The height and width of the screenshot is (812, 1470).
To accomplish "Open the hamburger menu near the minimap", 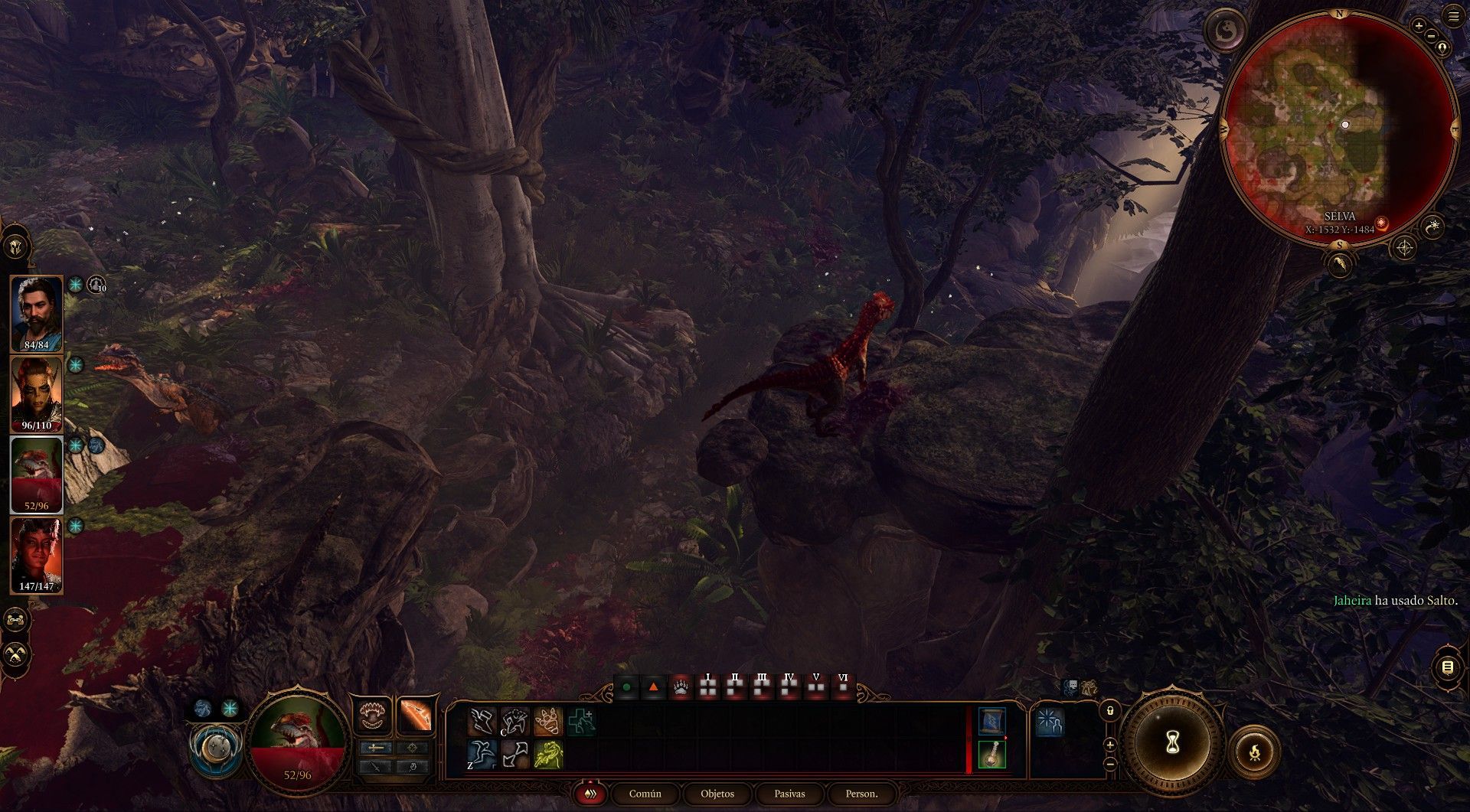I will [x=1453, y=16].
